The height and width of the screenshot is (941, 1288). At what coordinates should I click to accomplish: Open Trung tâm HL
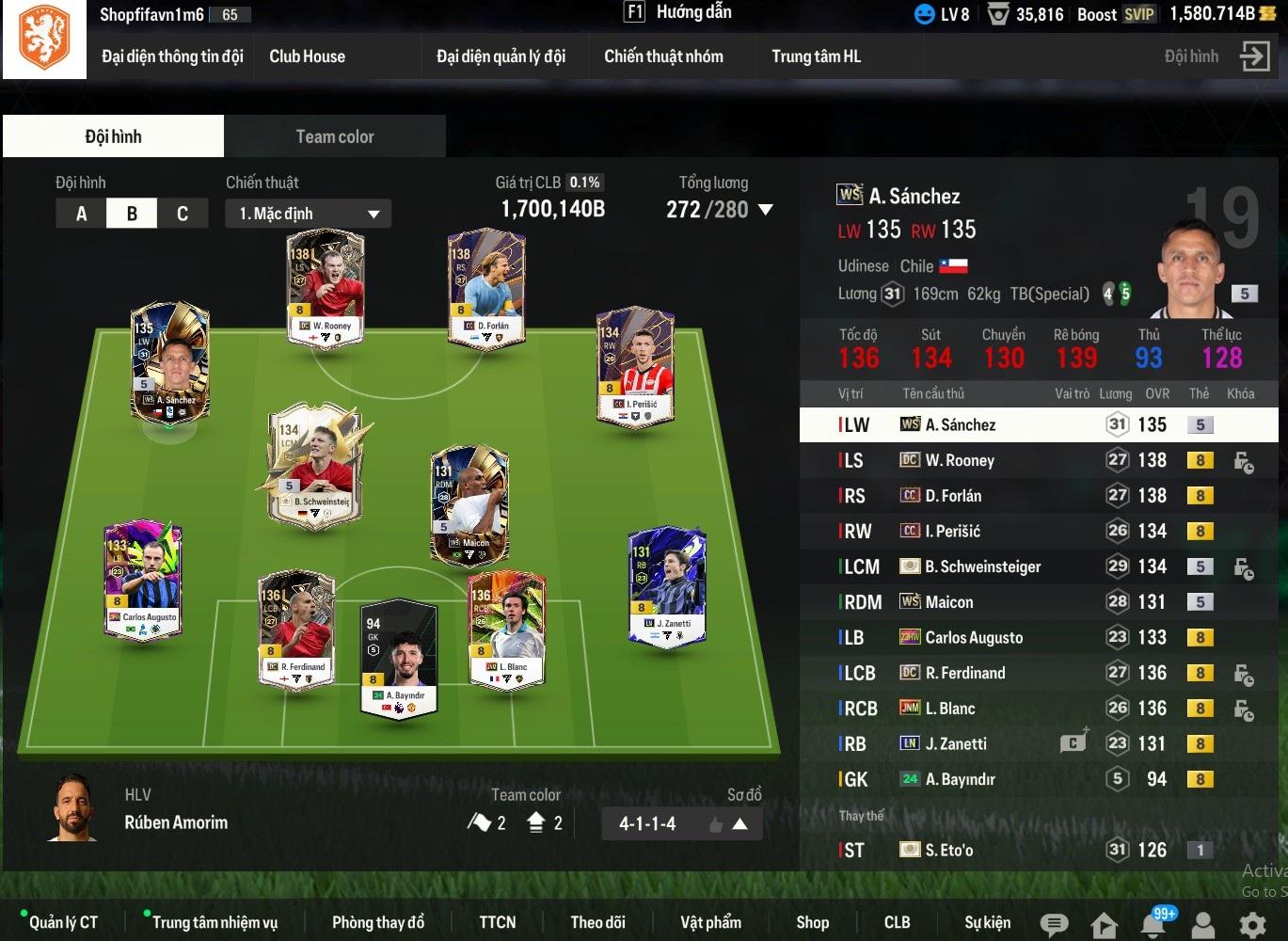click(x=816, y=56)
